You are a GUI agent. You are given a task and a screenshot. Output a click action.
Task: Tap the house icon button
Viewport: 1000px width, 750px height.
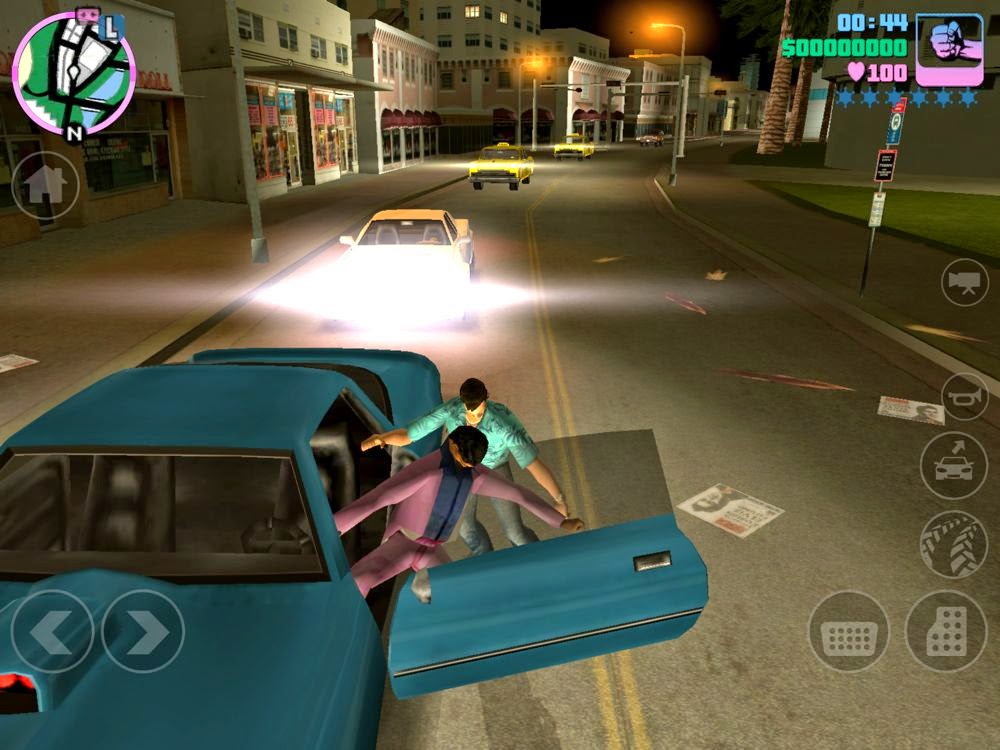click(45, 185)
